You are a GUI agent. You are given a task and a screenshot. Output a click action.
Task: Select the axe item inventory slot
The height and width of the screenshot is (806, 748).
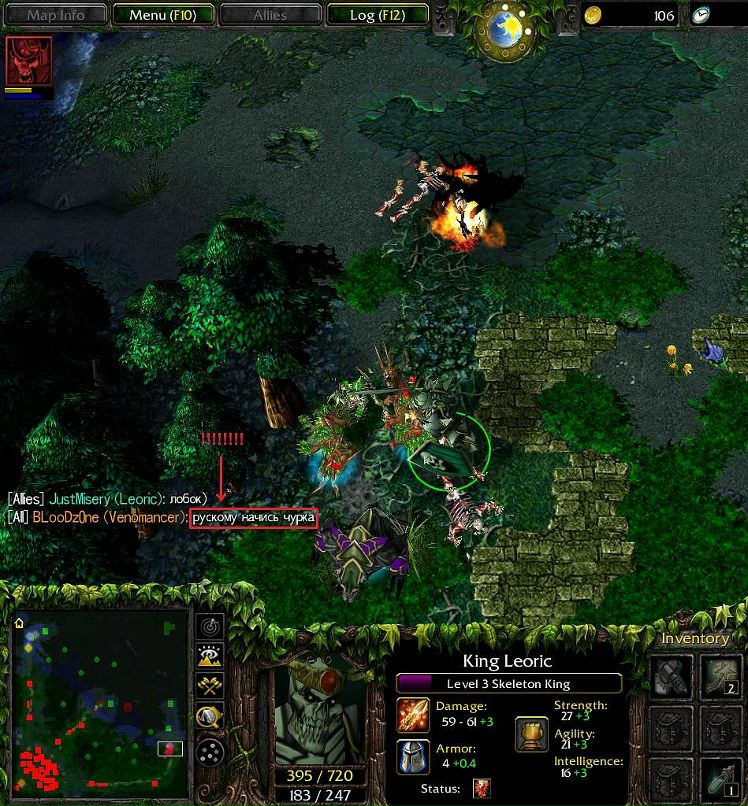tap(672, 676)
